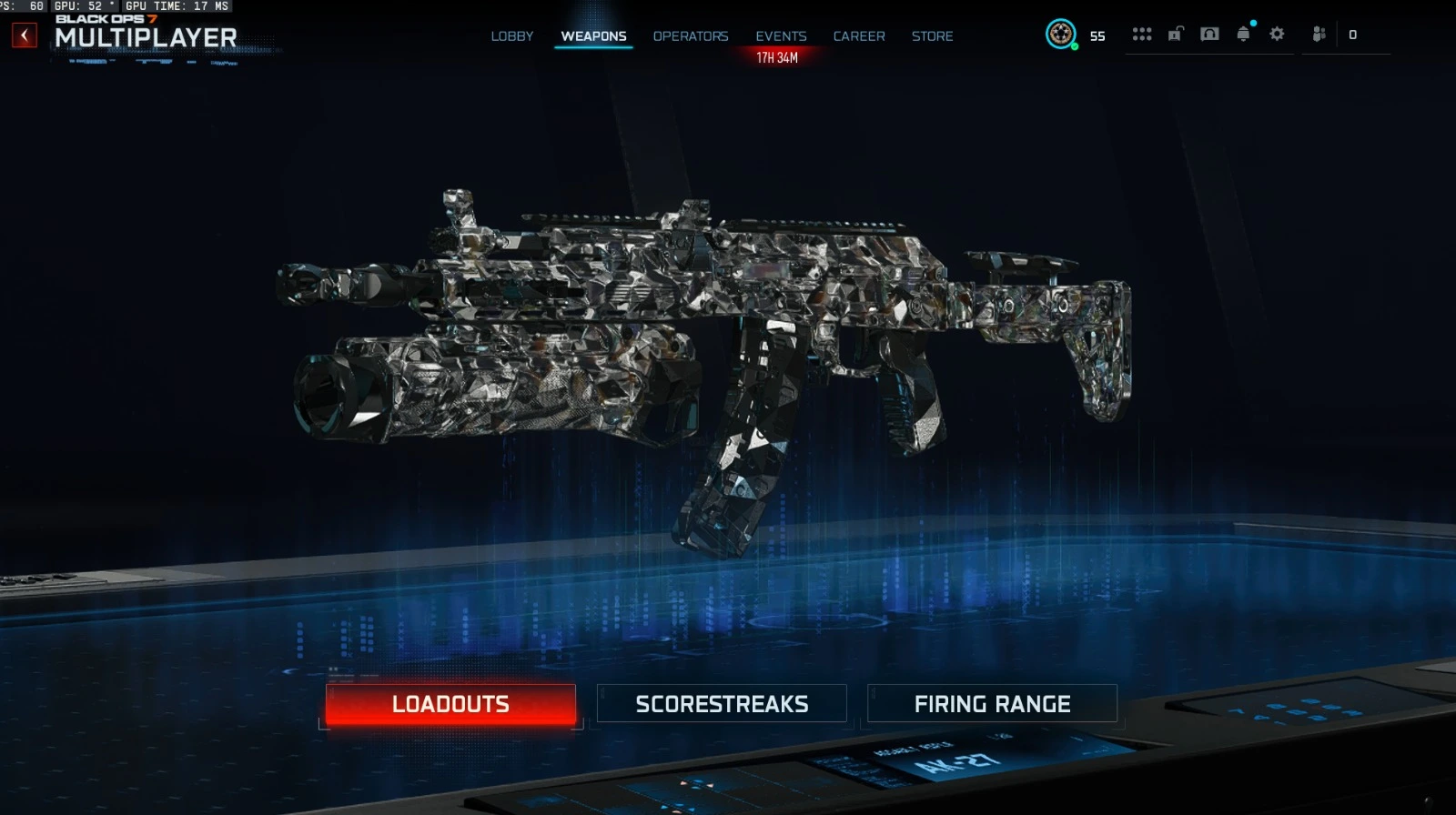
Task: Open the chat/voice channel icon
Action: pyautogui.click(x=1208, y=34)
